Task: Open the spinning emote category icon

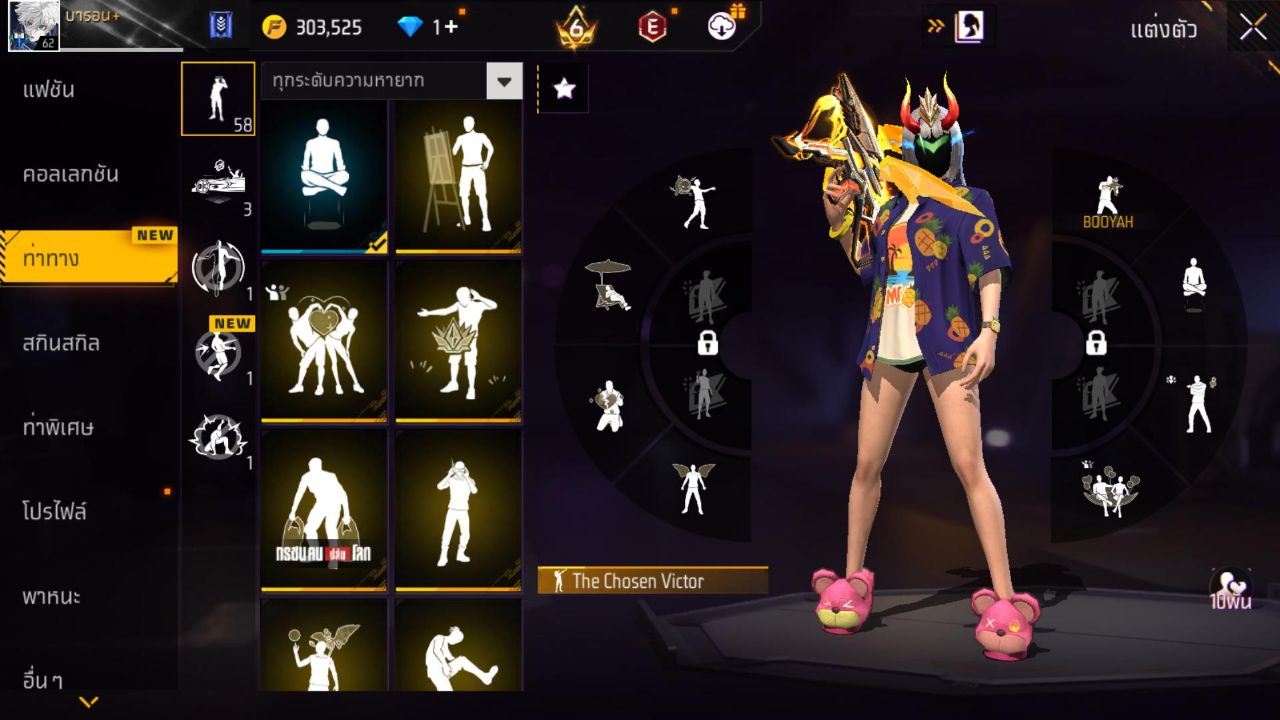Action: 218,265
